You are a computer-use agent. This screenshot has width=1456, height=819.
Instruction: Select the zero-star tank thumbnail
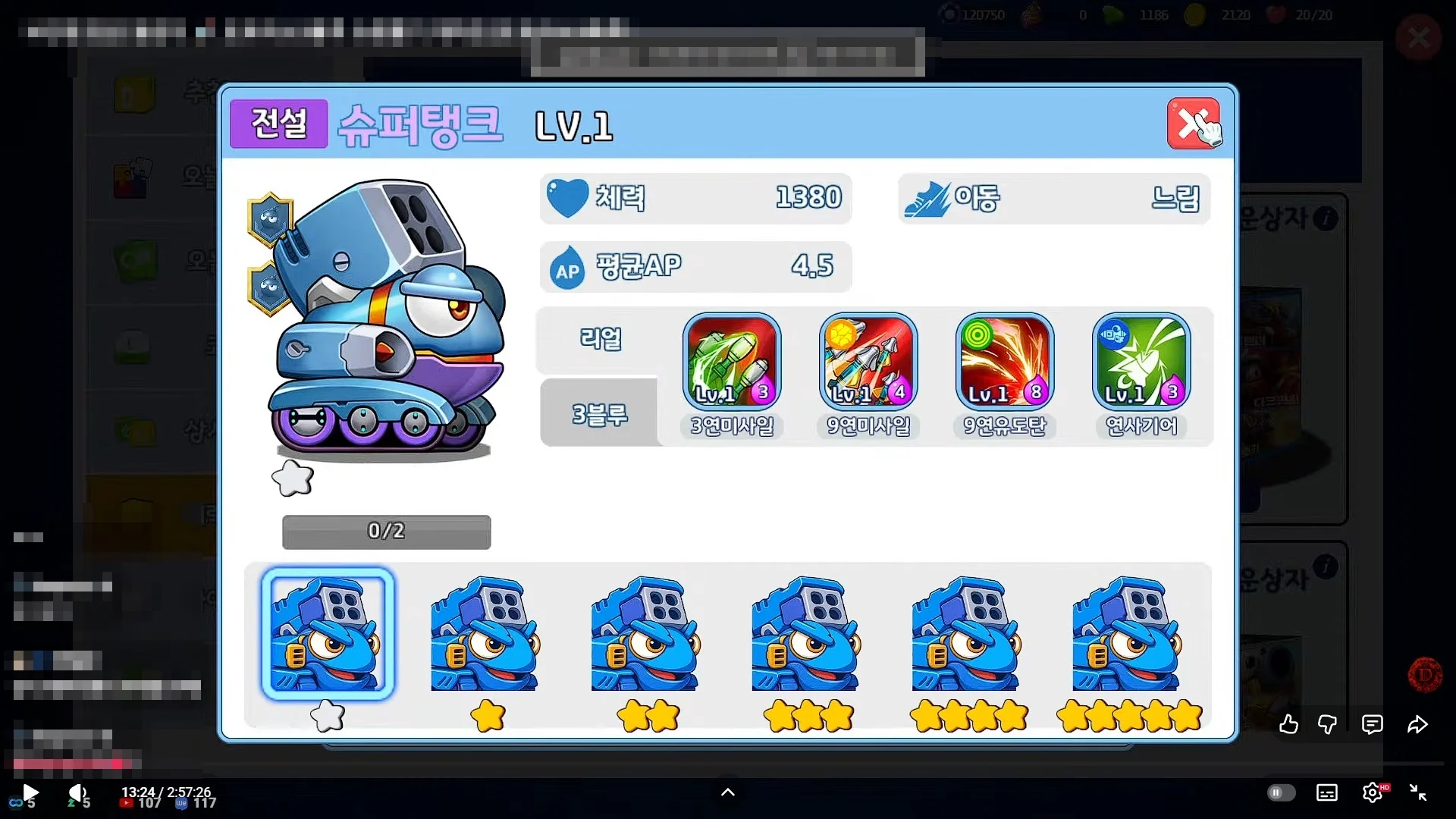[328, 634]
